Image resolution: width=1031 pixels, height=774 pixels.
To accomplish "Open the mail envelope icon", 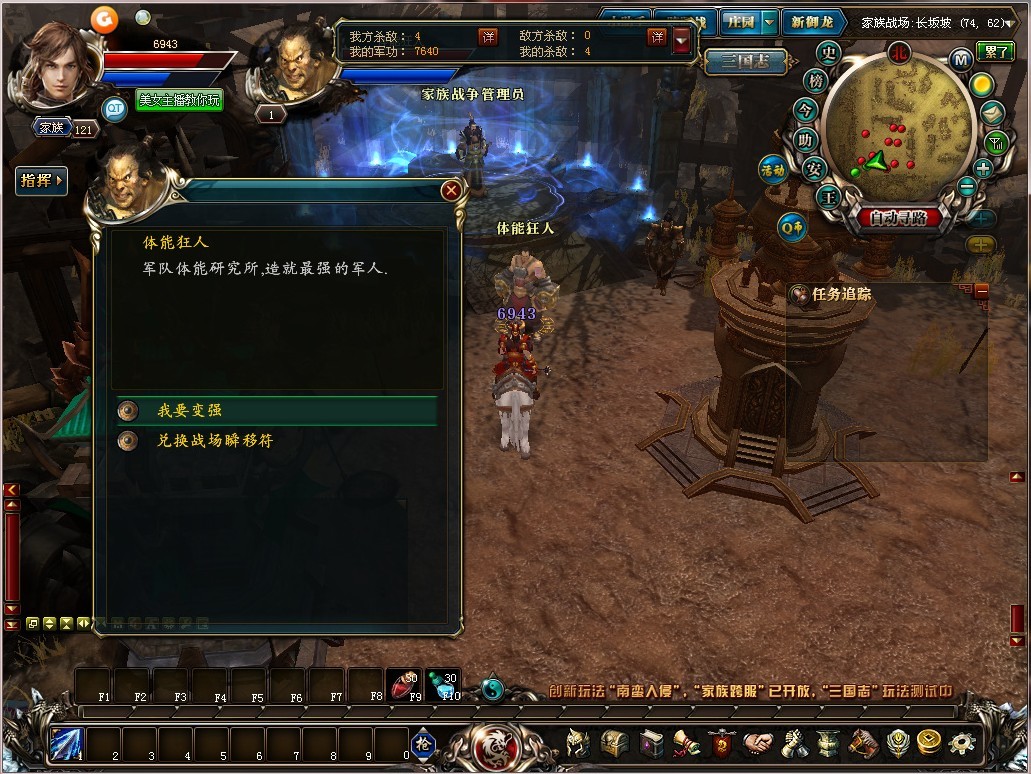I will (x=991, y=113).
